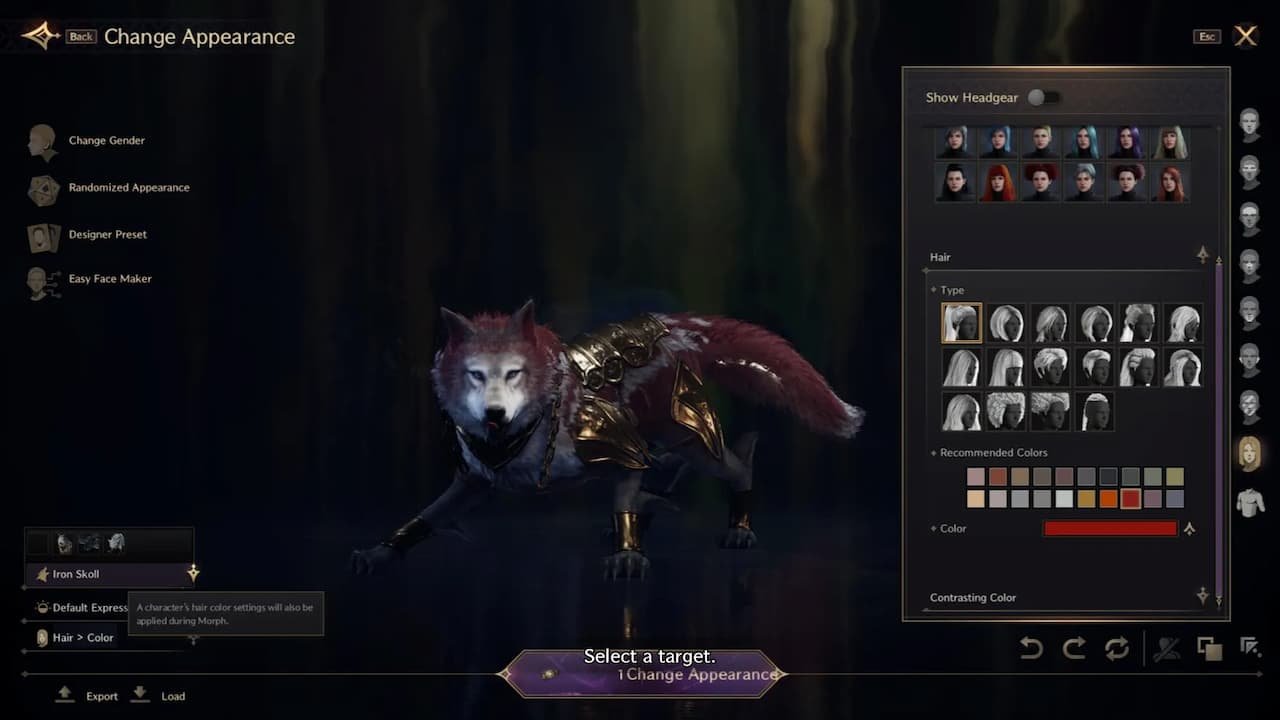Screen dimensions: 1280x720
Task: Click the Undo arrow icon
Action: pos(1031,649)
